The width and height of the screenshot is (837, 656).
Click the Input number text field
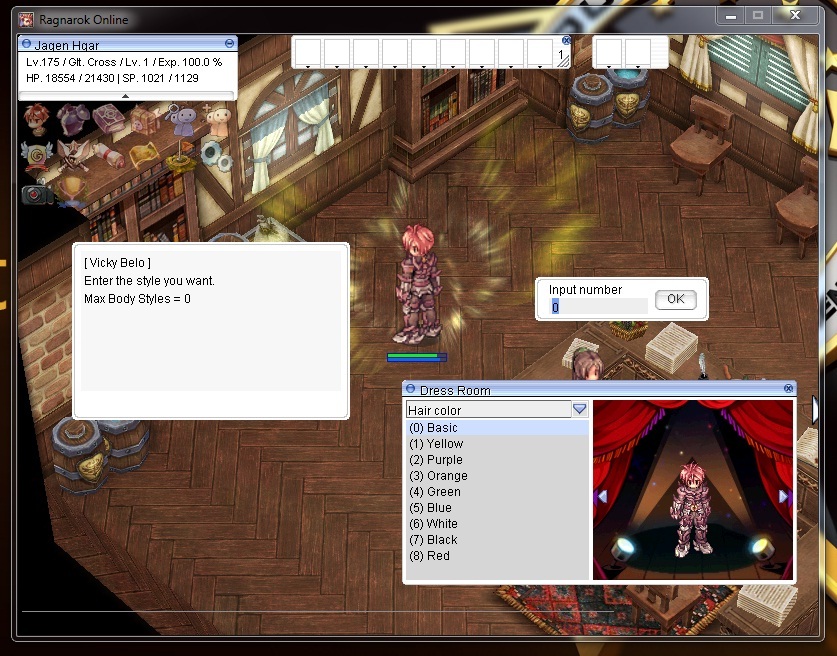pyautogui.click(x=598, y=307)
